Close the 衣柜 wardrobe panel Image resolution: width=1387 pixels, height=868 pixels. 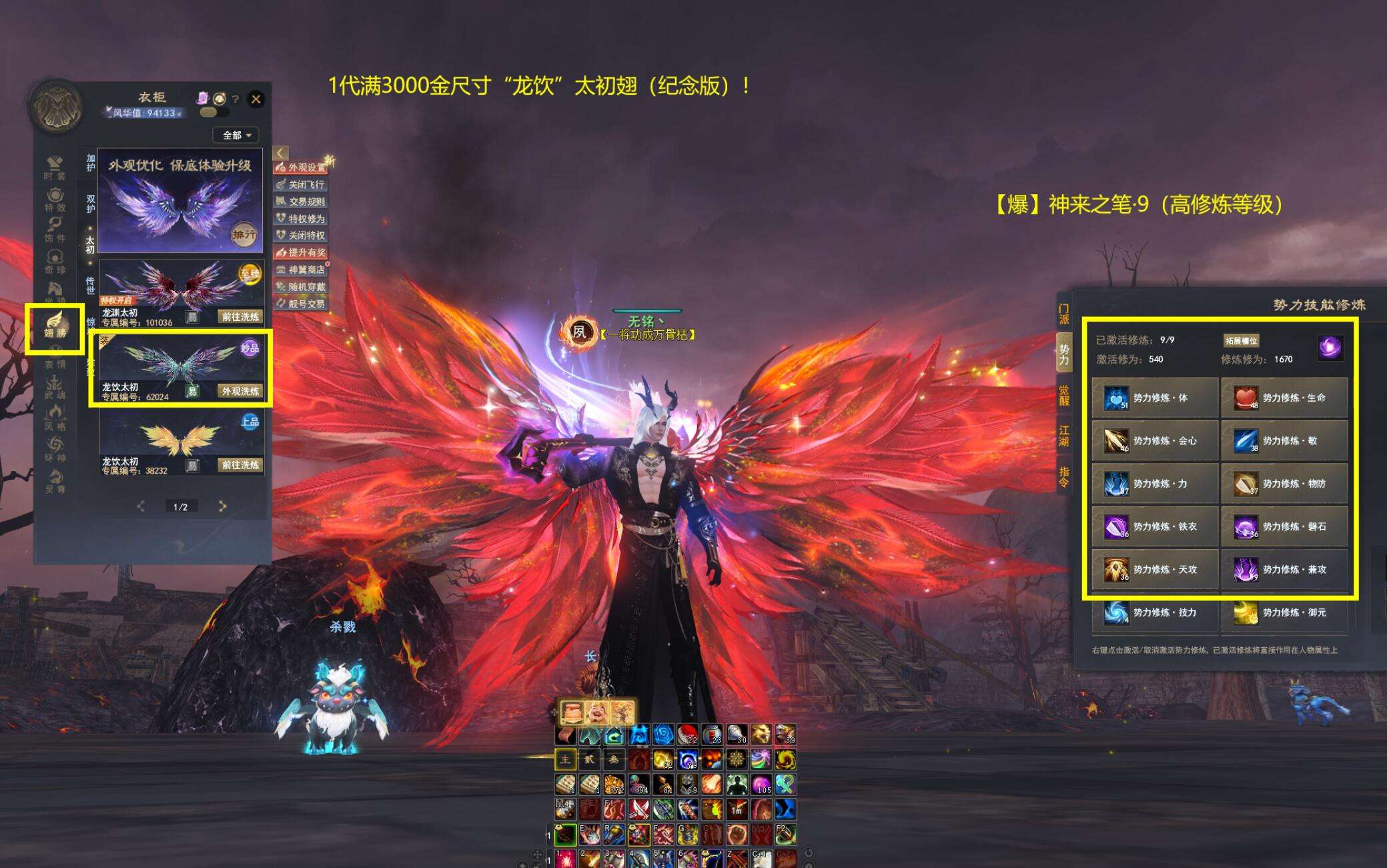256,99
